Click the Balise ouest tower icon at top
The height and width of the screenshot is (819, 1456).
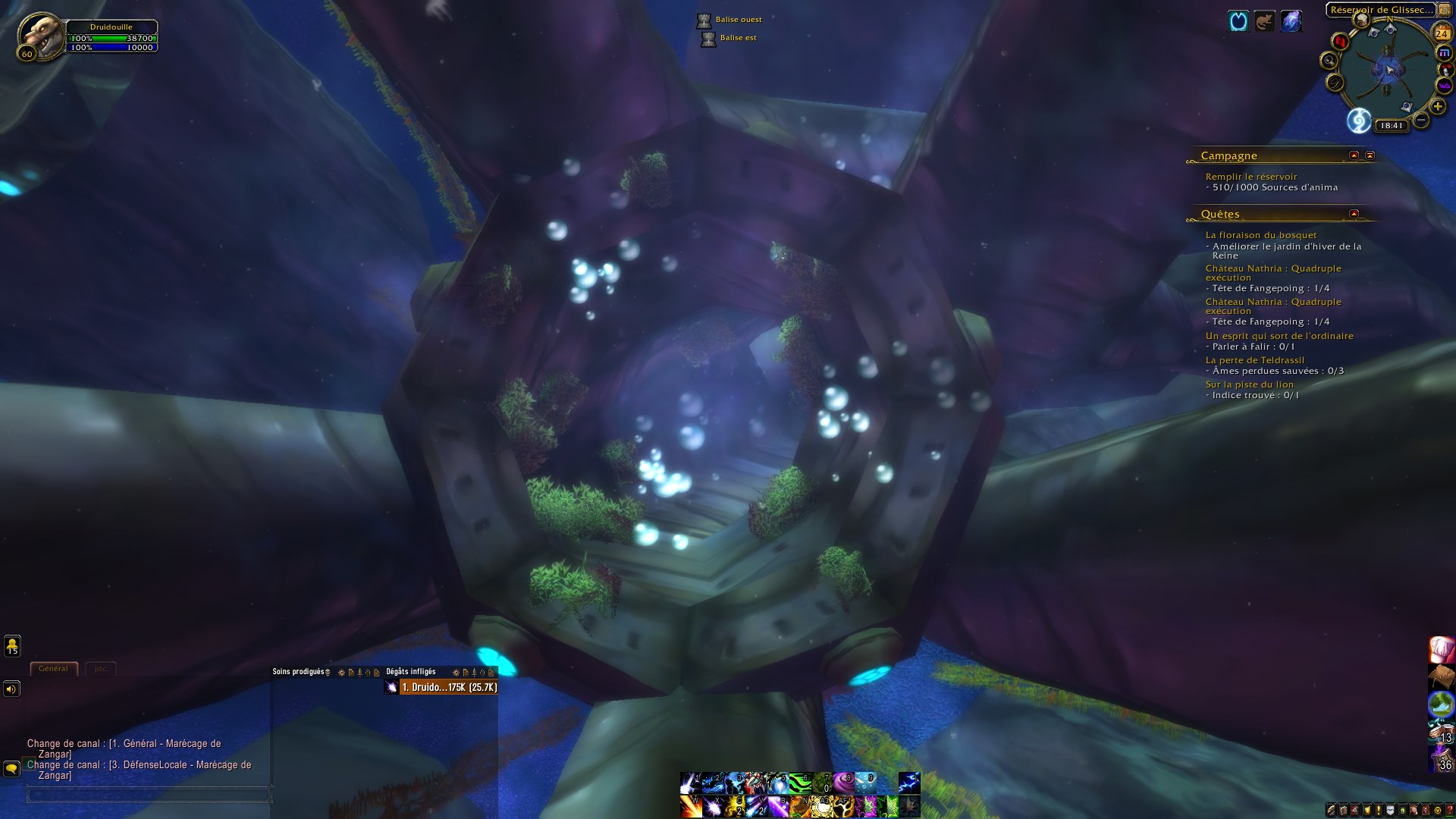[x=704, y=19]
